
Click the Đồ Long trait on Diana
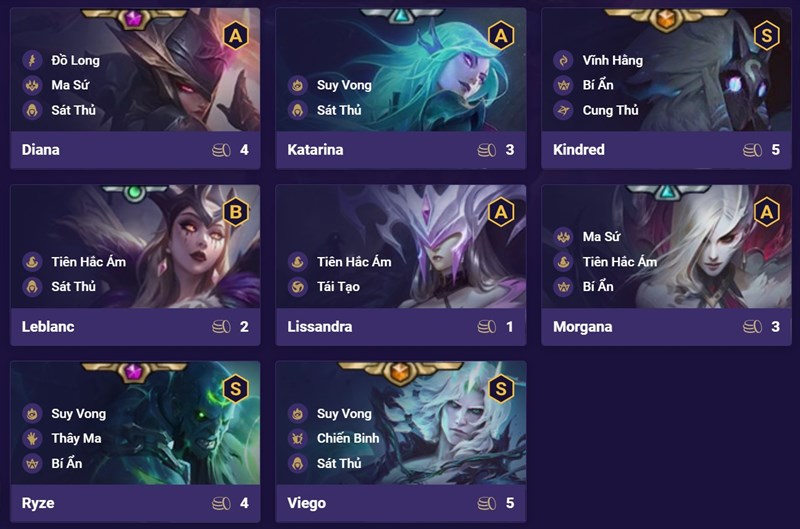(x=74, y=60)
